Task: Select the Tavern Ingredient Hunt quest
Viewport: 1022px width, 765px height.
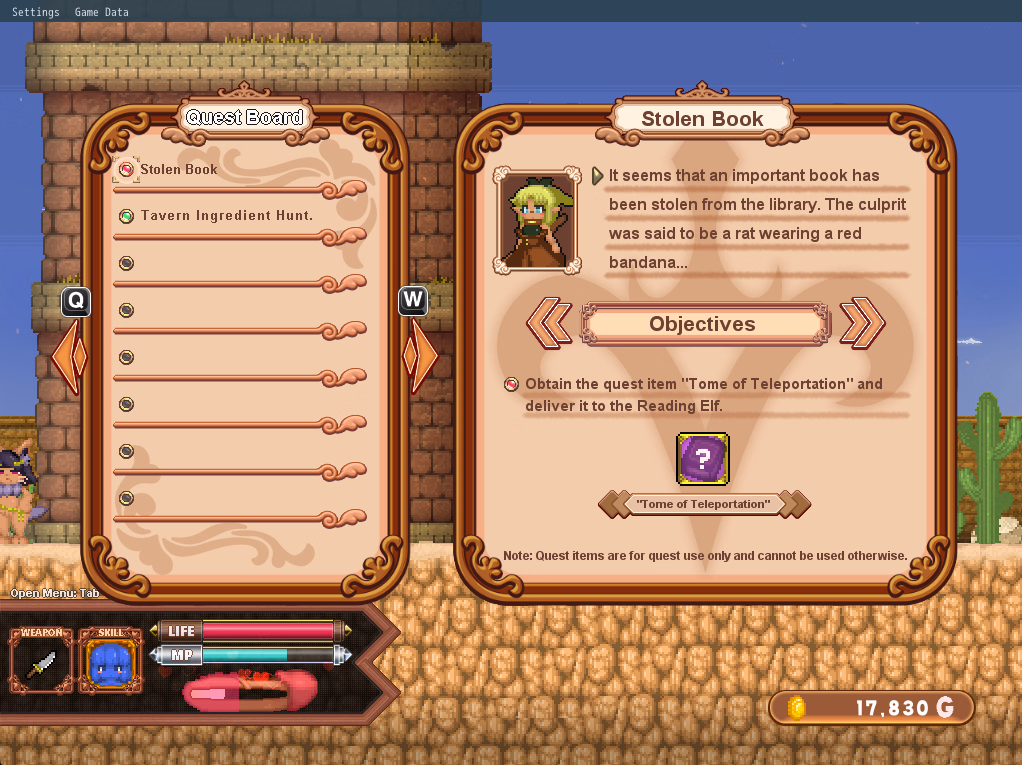Action: [226, 215]
